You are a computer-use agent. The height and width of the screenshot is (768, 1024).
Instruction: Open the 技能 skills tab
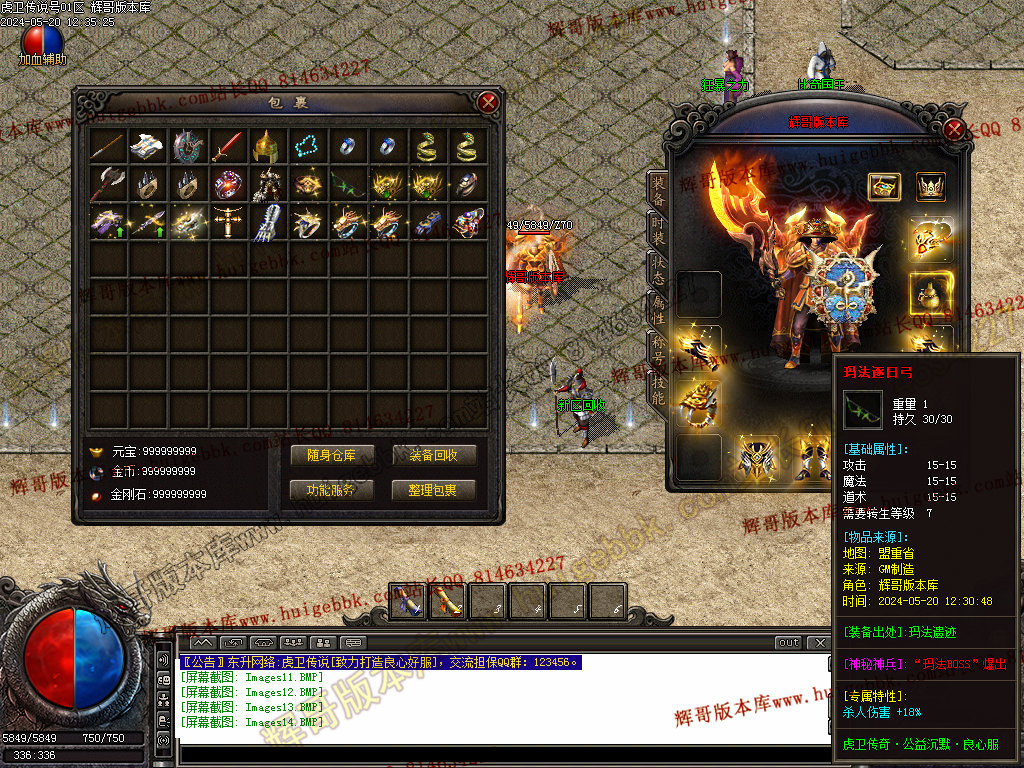tap(658, 388)
